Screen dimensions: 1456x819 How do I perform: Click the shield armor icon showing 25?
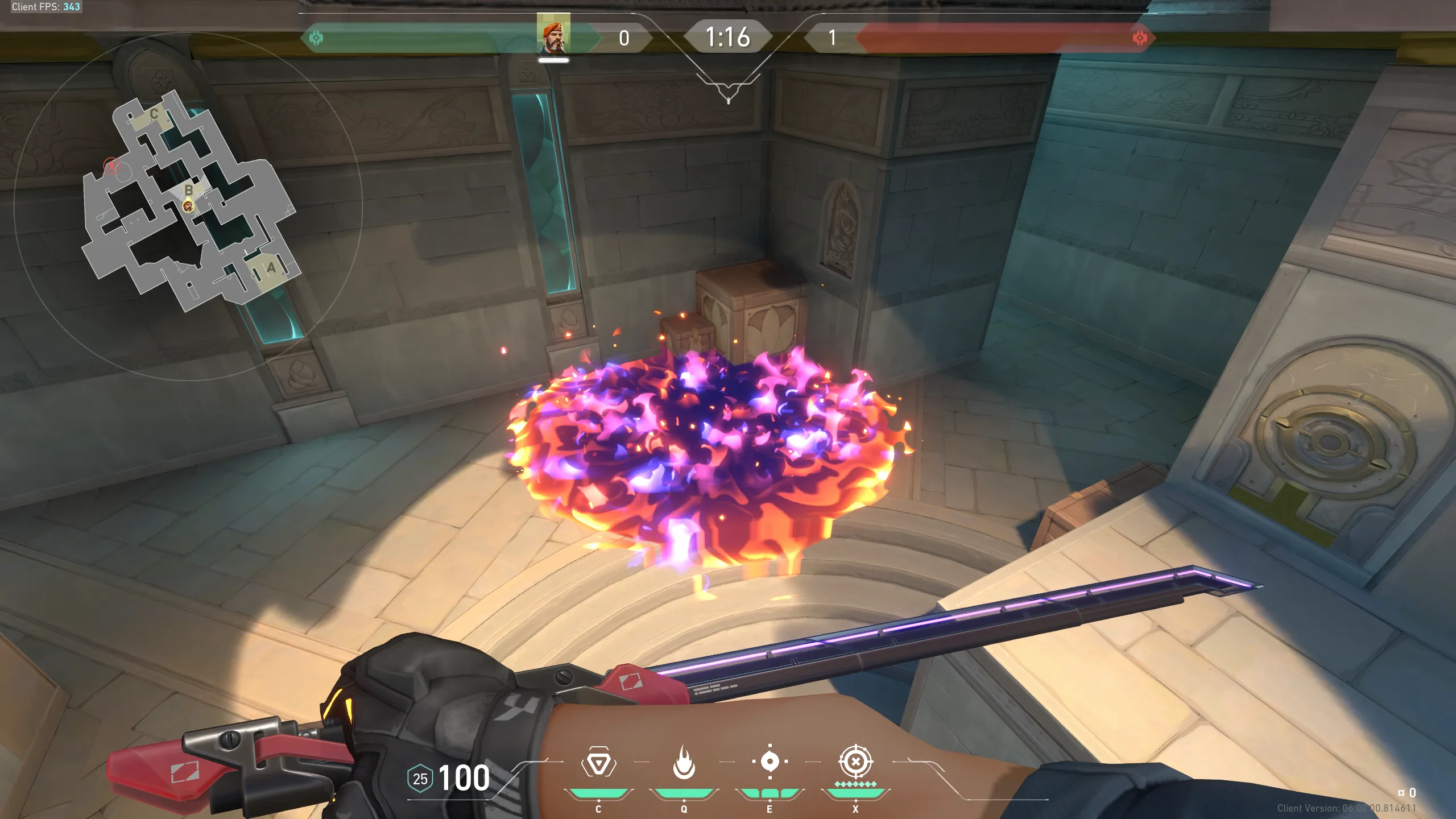tap(420, 779)
